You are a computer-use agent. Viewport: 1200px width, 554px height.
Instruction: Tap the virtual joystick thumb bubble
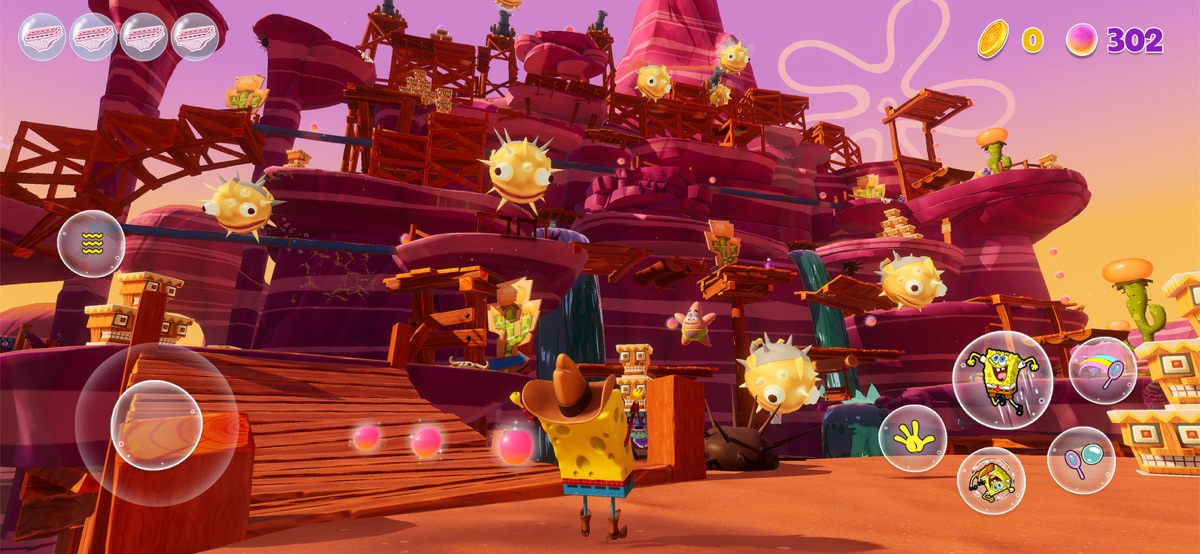point(156,424)
